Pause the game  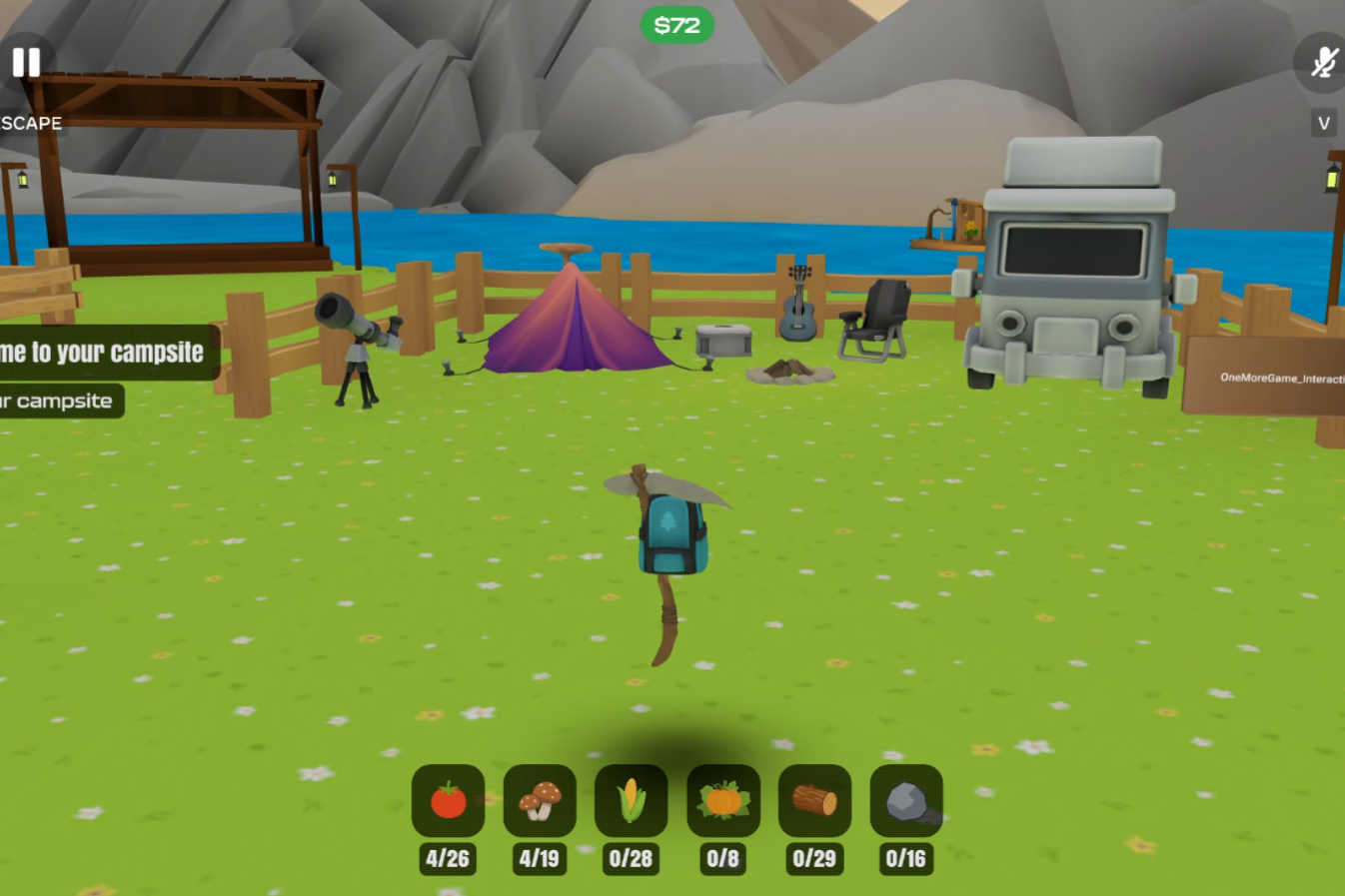26,63
